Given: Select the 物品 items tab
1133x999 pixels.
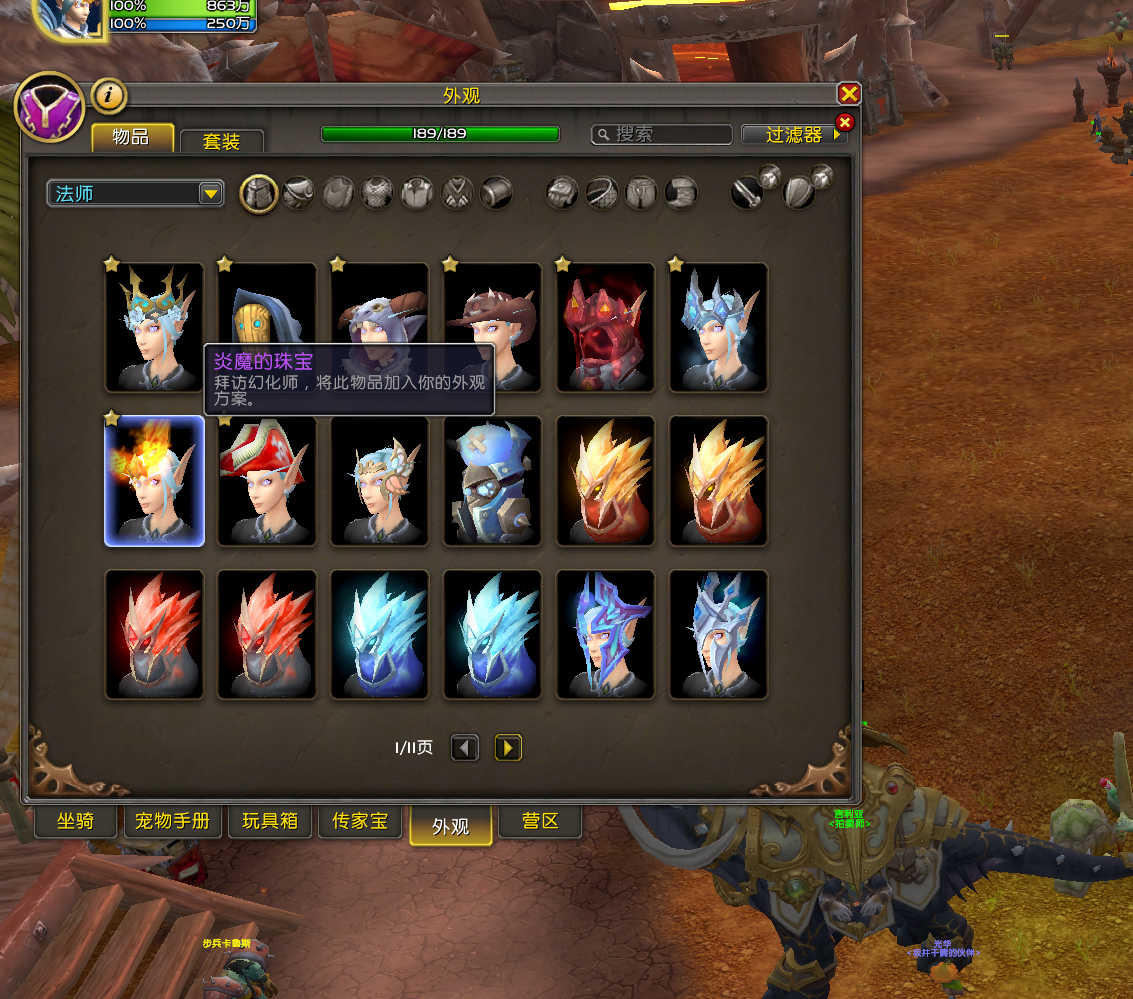Looking at the screenshot, I should (132, 137).
